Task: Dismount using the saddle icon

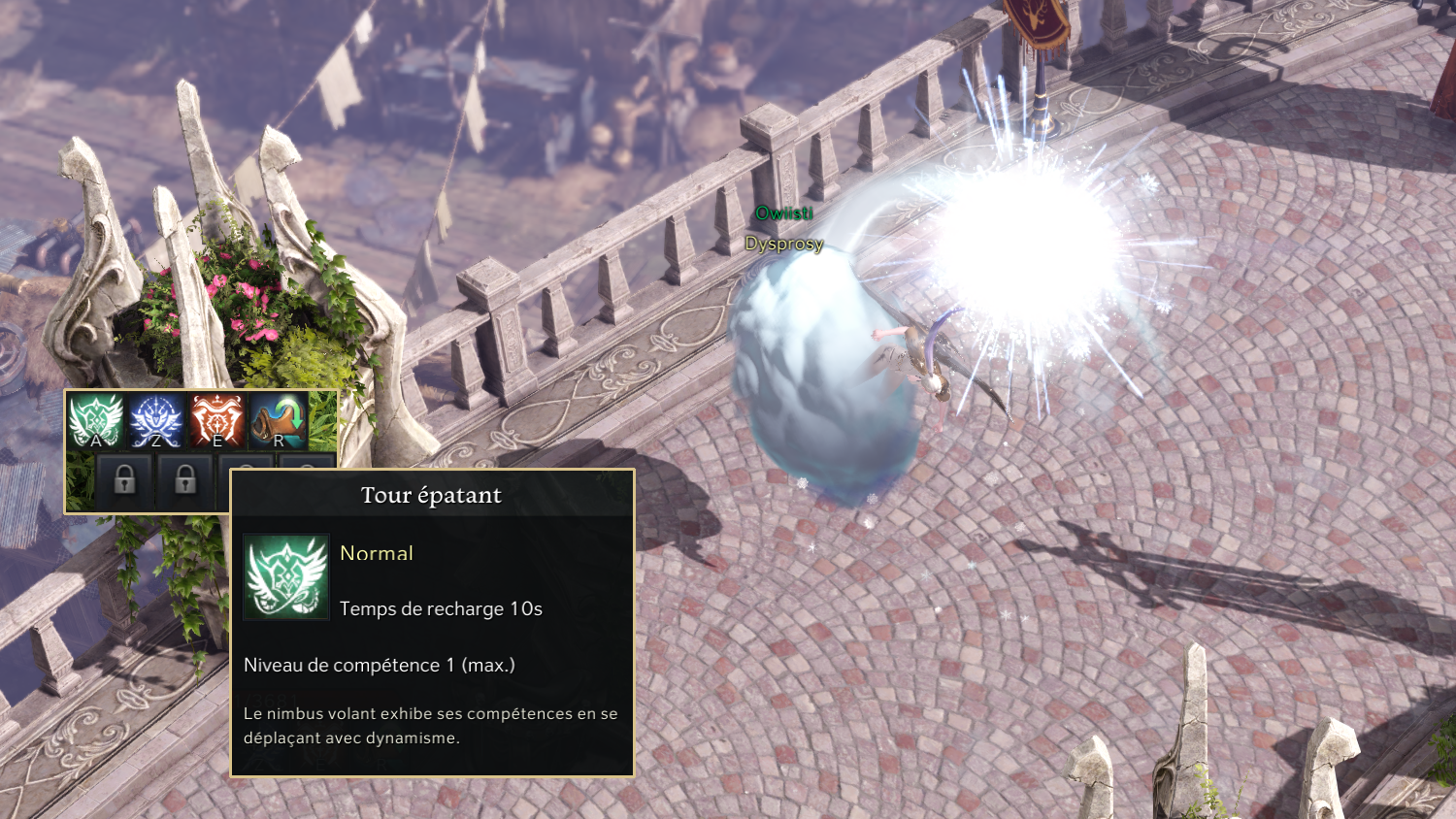Action: pos(279,420)
